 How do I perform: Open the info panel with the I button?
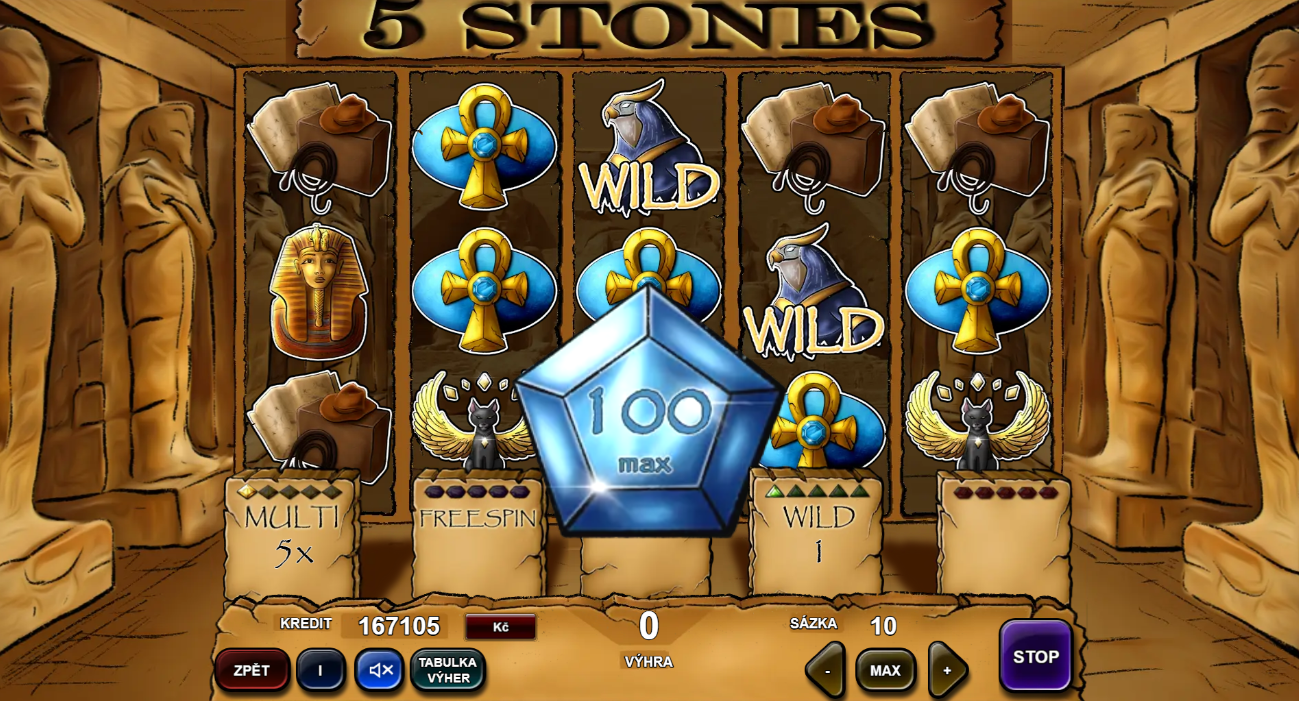[320, 670]
